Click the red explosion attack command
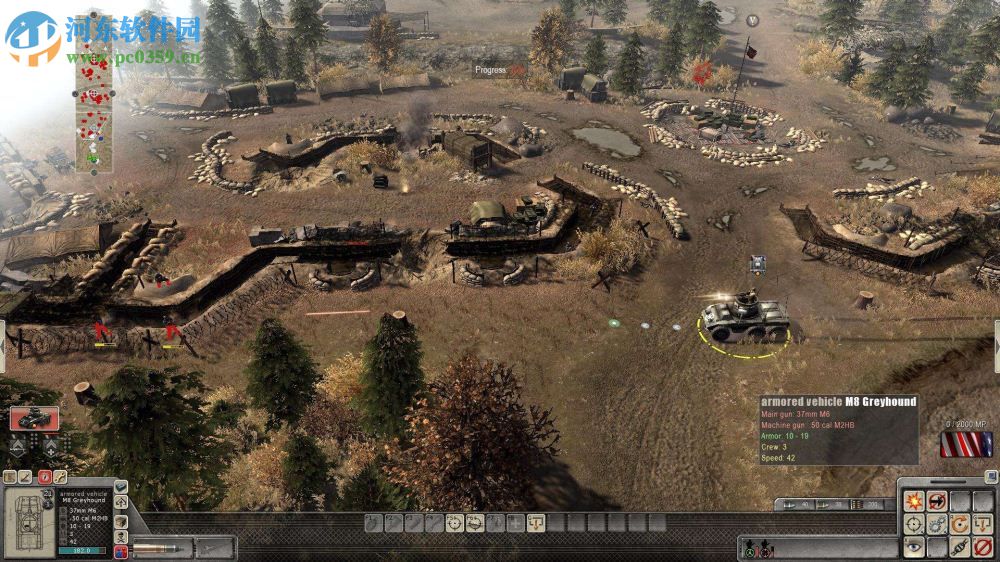This screenshot has height=562, width=1000. pyautogui.click(x=914, y=501)
